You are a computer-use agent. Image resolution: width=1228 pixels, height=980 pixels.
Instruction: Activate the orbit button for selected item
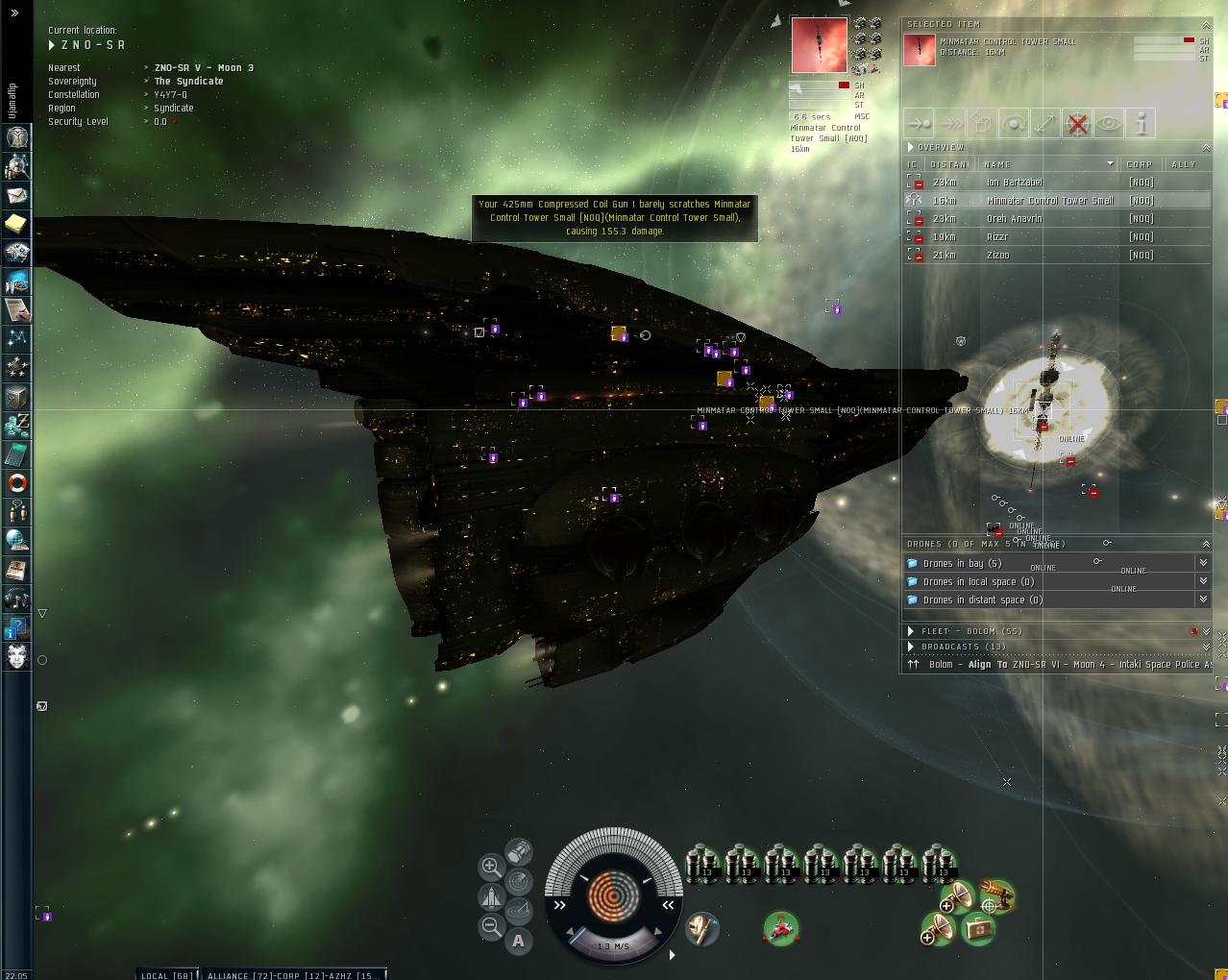tap(1014, 123)
